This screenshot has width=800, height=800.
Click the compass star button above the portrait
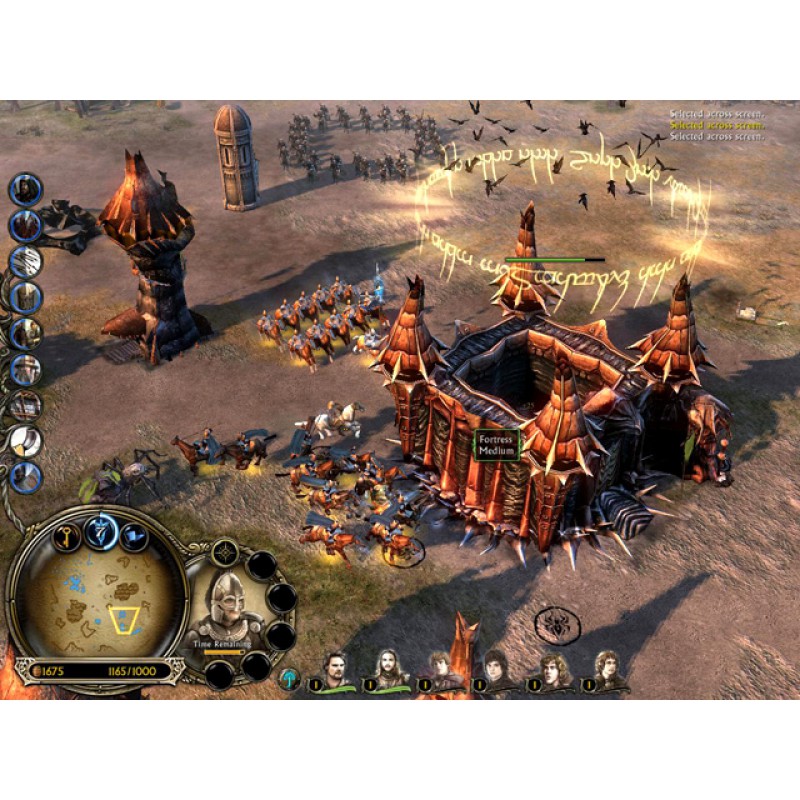click(226, 551)
